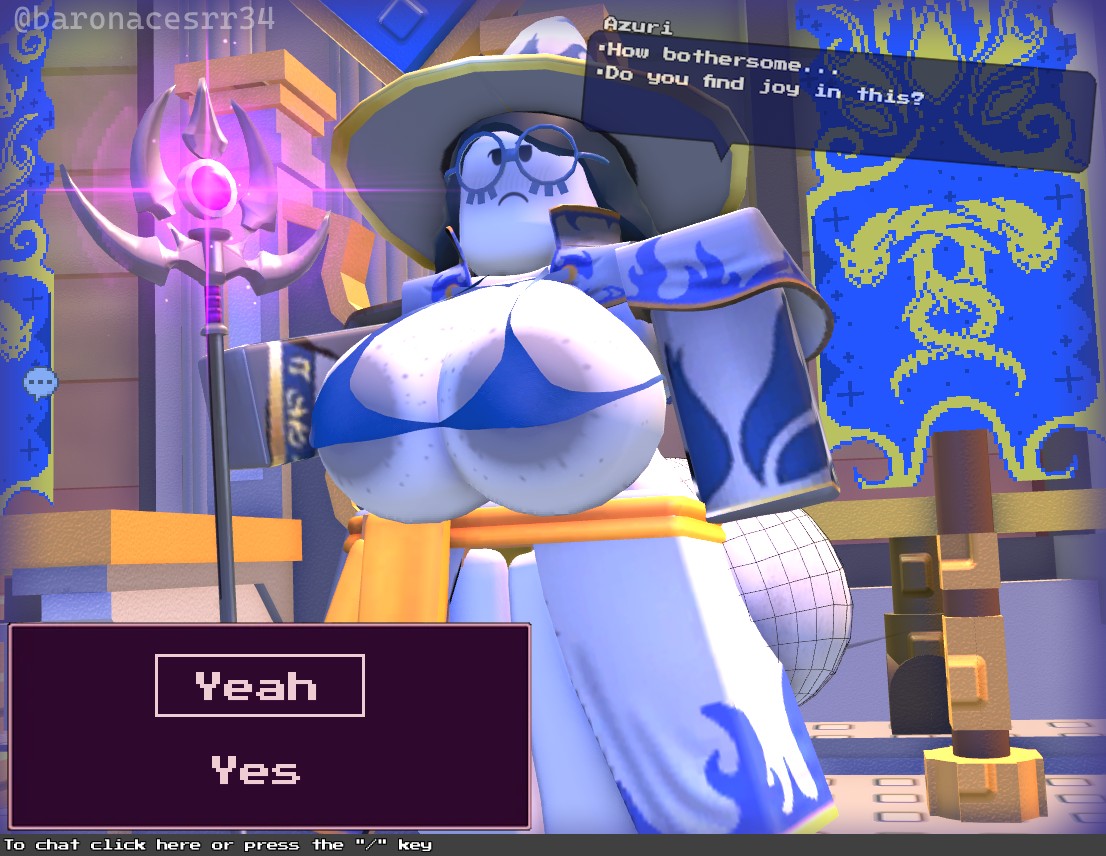Choose the "Yeah" dialogue reply
The width and height of the screenshot is (1106, 856).
coord(259,686)
